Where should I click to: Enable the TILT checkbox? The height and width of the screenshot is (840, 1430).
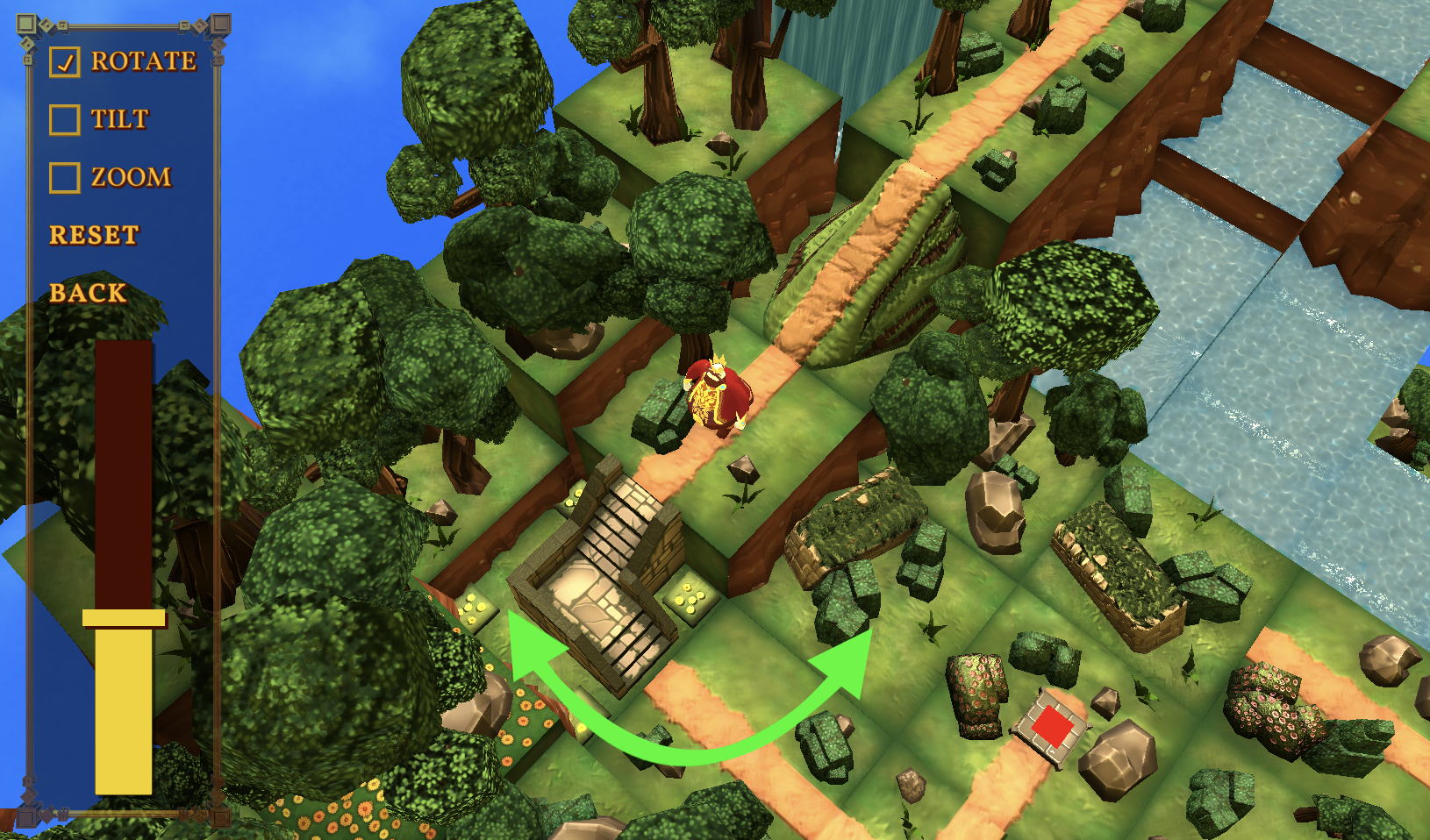(x=65, y=119)
